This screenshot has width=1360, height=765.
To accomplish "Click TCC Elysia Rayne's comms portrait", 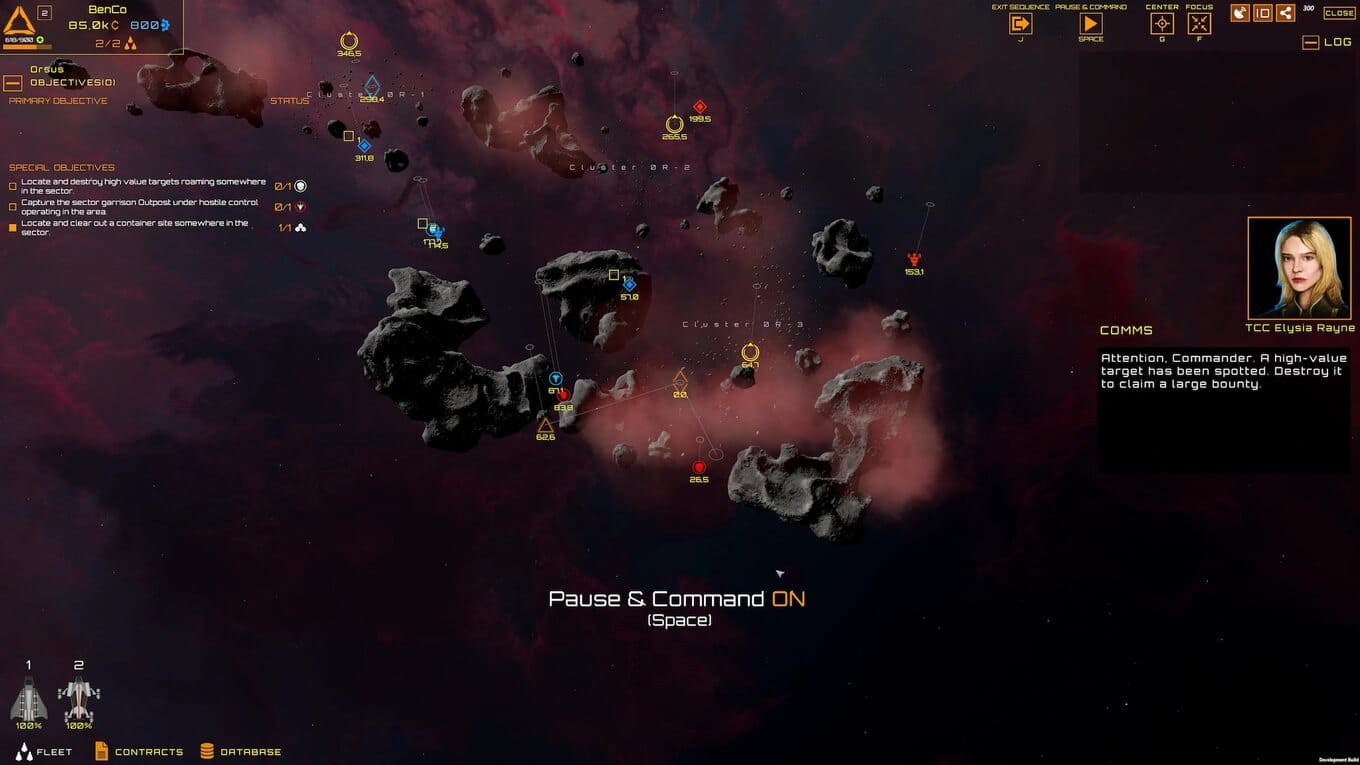I will click(x=1300, y=267).
